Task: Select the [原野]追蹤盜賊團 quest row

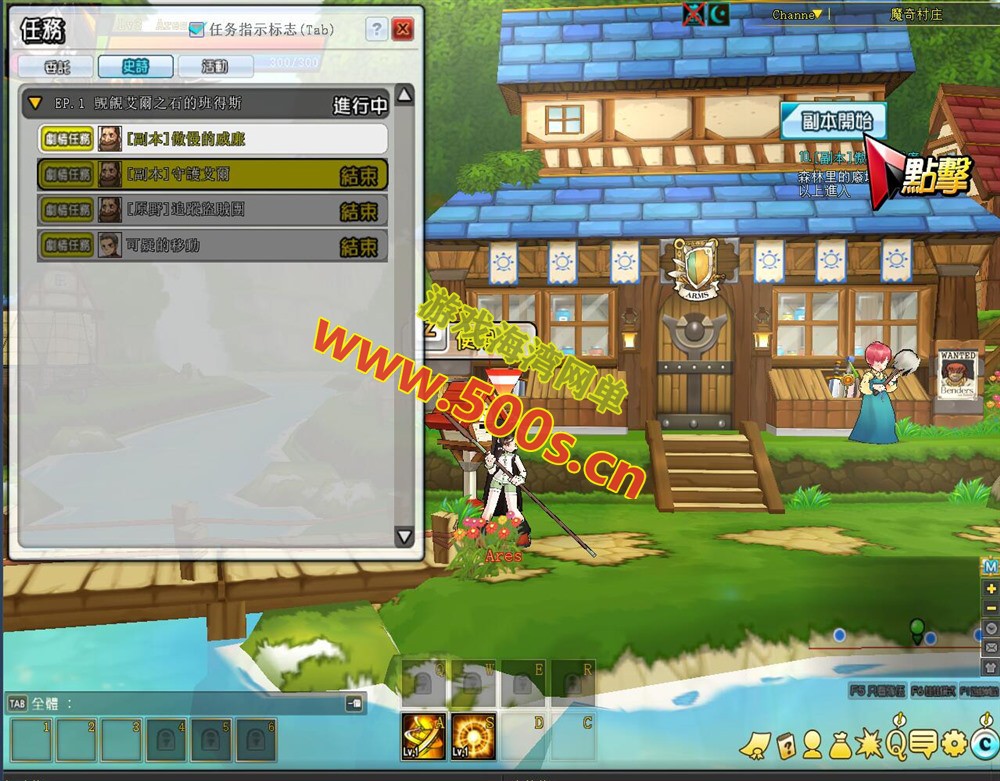Action: [x=212, y=210]
